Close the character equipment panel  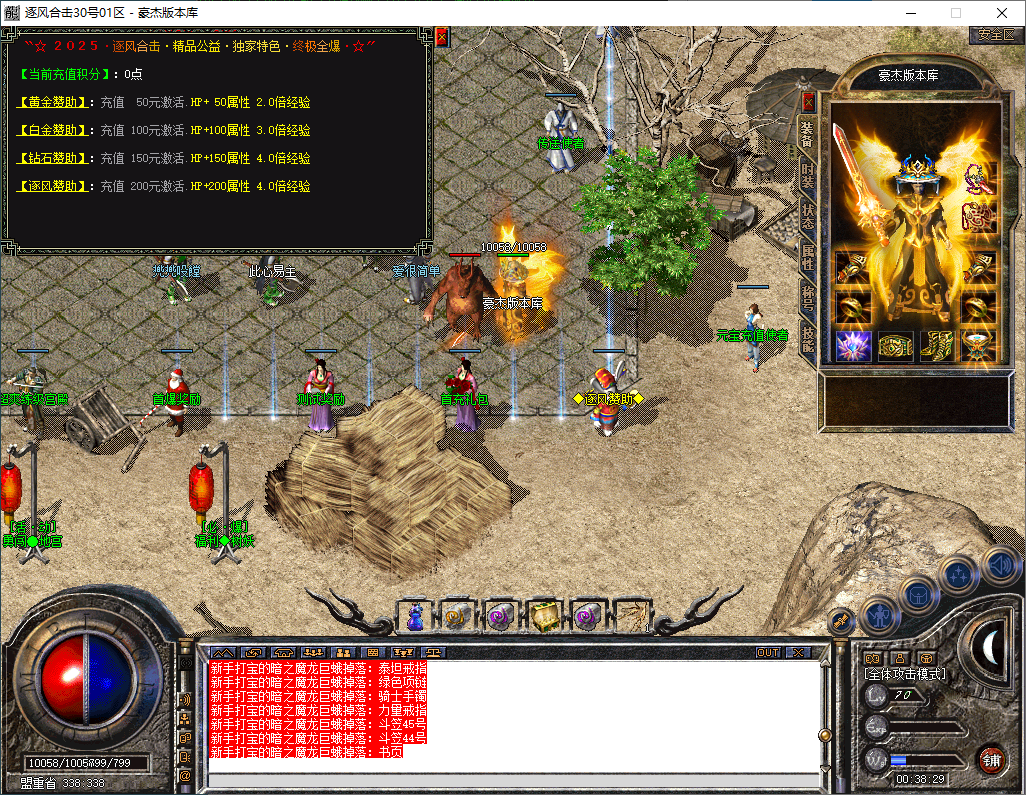tap(808, 102)
